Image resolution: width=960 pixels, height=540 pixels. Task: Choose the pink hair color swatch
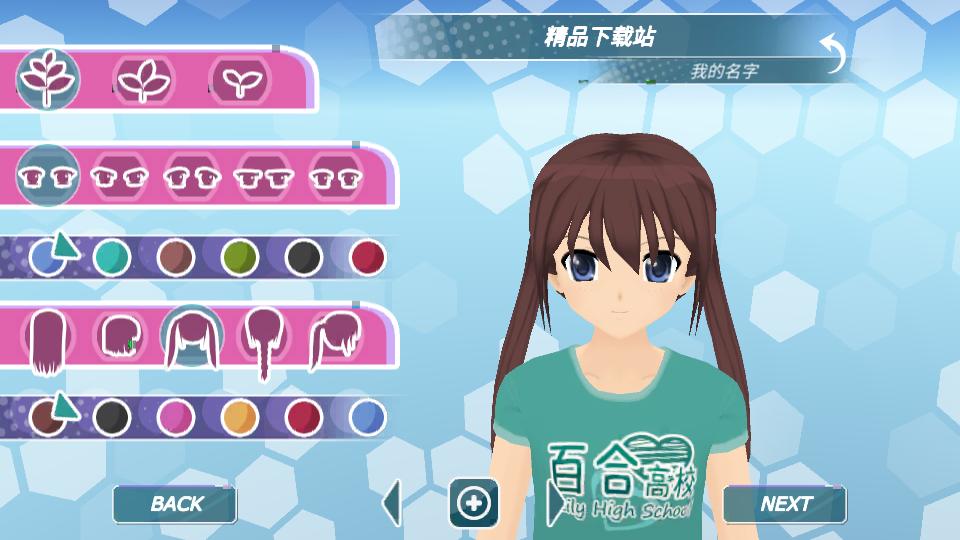click(x=175, y=415)
